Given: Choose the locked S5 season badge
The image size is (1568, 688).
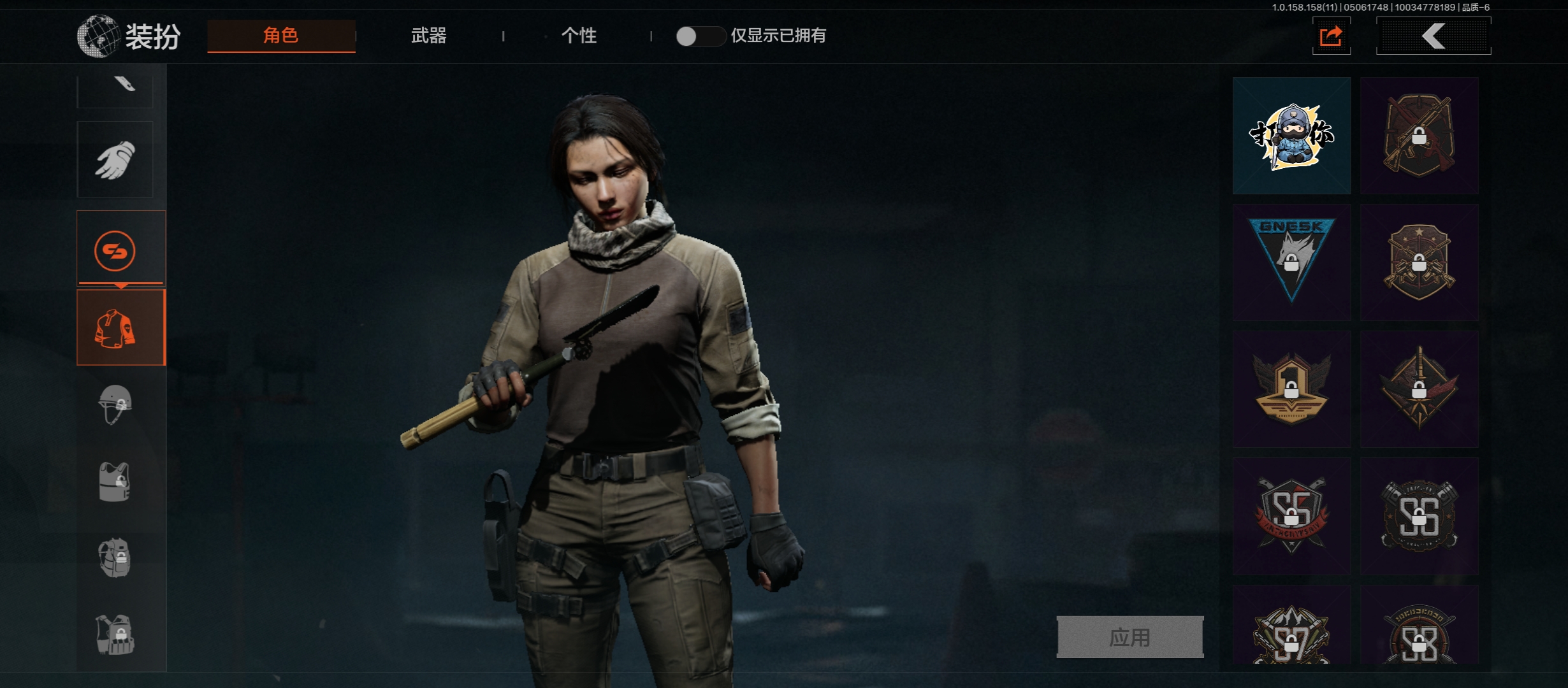Looking at the screenshot, I should click(1291, 515).
